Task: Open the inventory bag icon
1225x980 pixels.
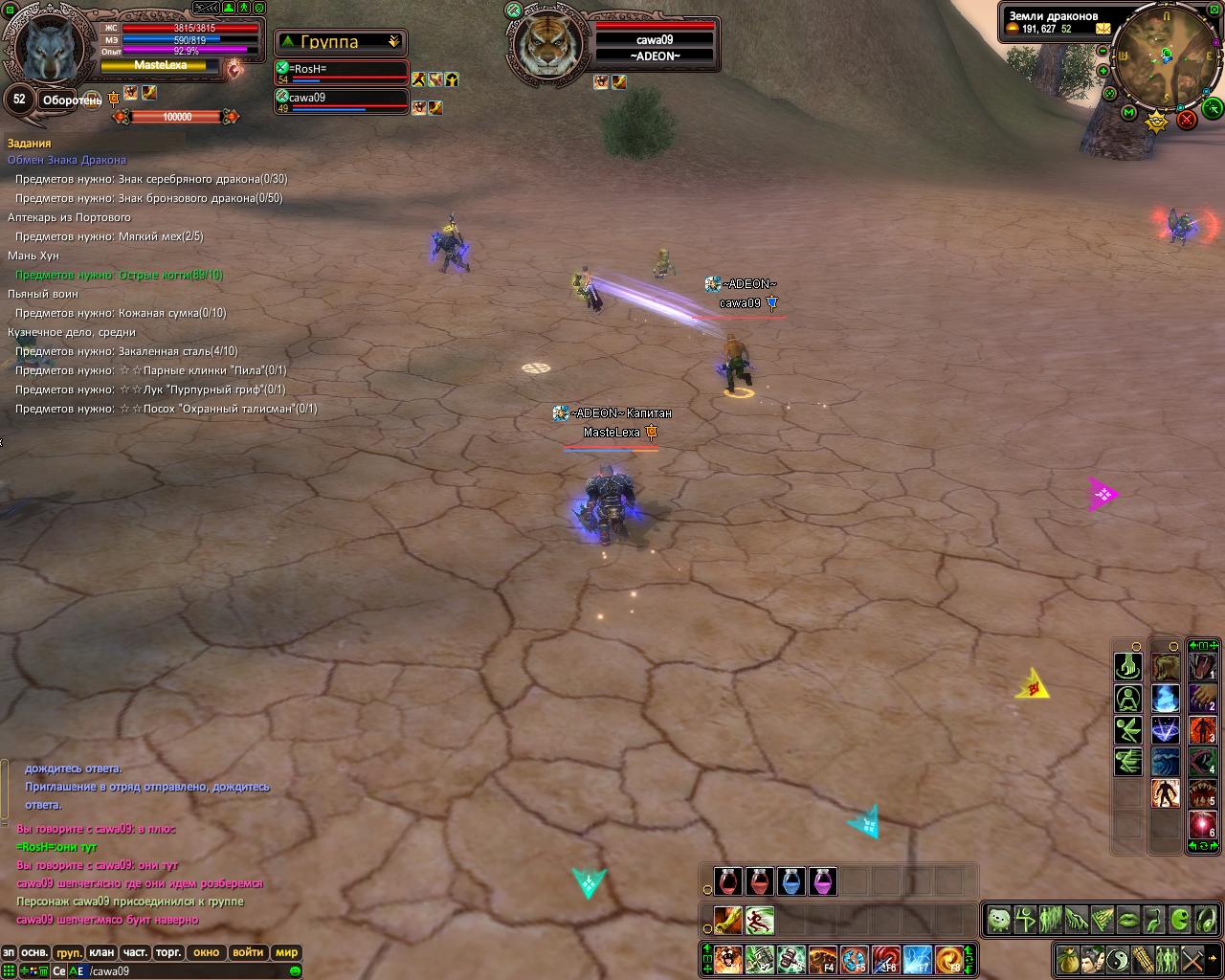Action: pyautogui.click(x=1068, y=958)
